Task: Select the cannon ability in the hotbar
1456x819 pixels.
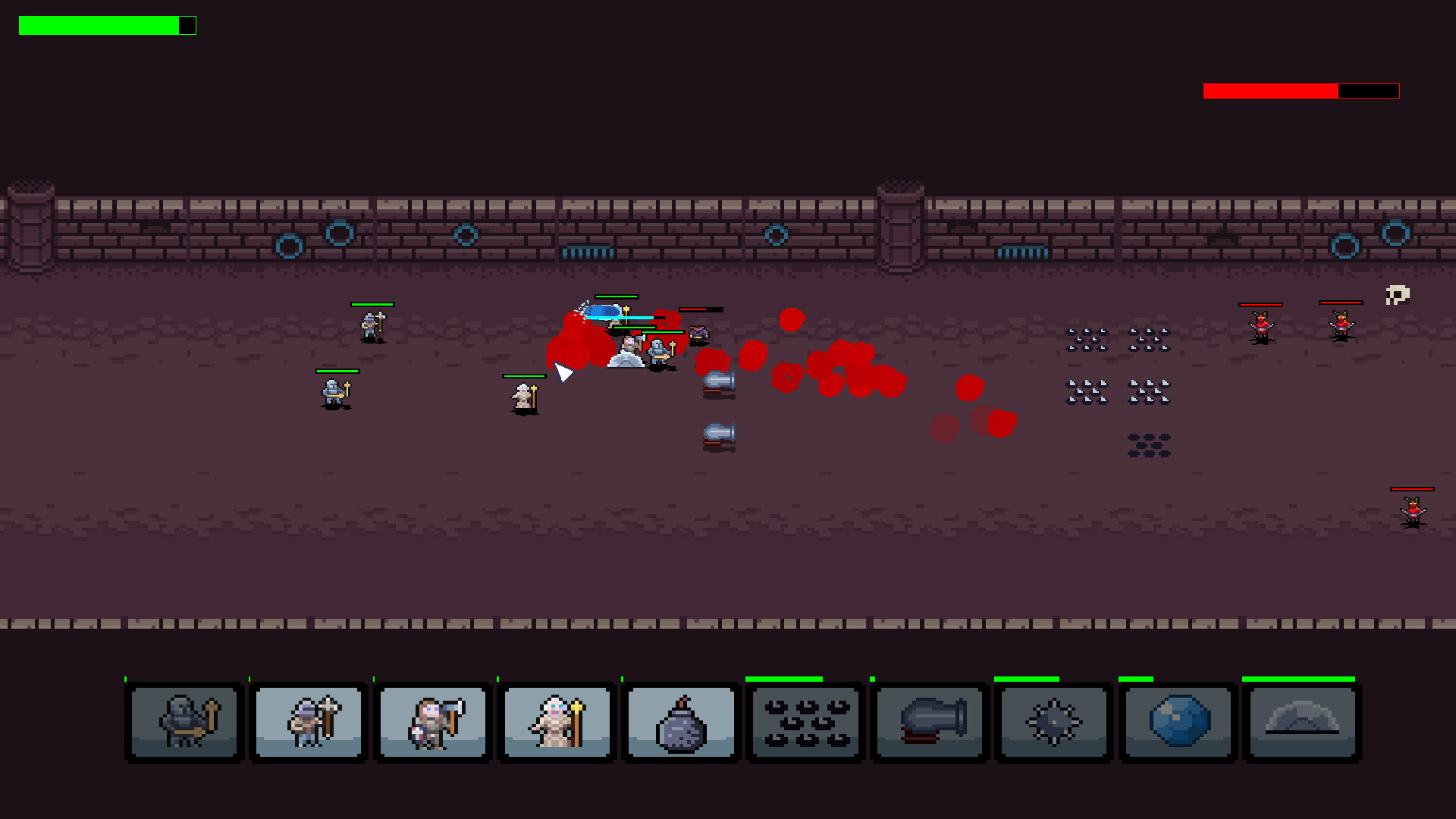Action: click(928, 722)
